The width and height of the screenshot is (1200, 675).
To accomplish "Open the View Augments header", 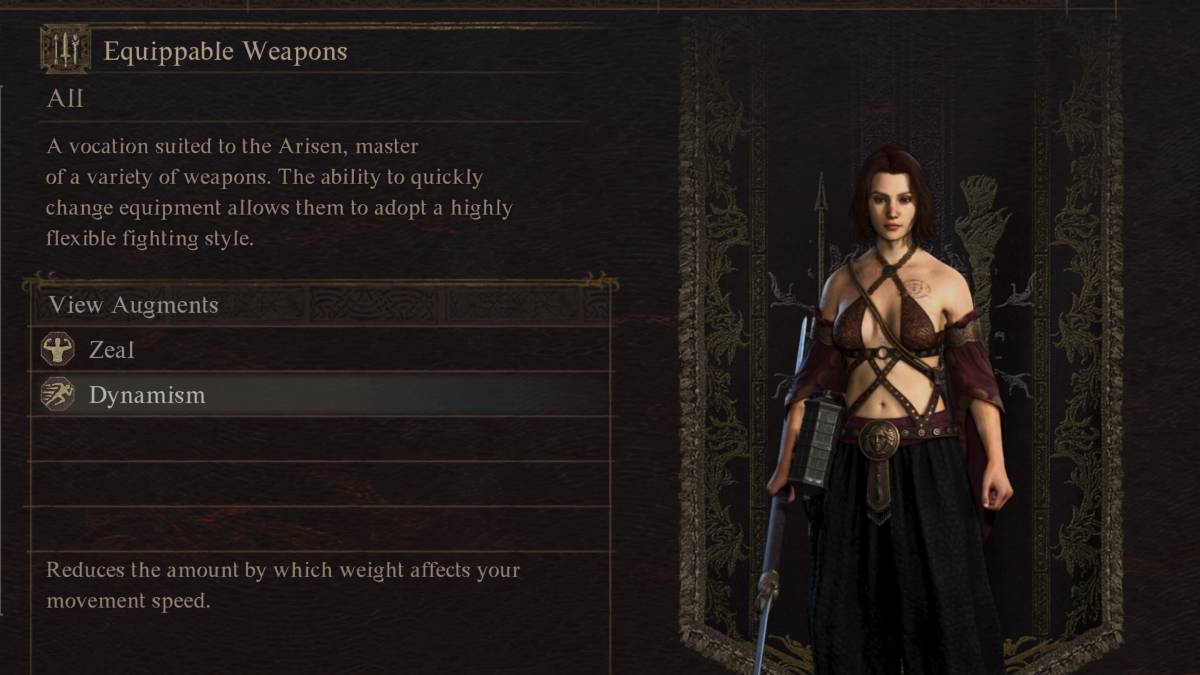I will coord(134,305).
